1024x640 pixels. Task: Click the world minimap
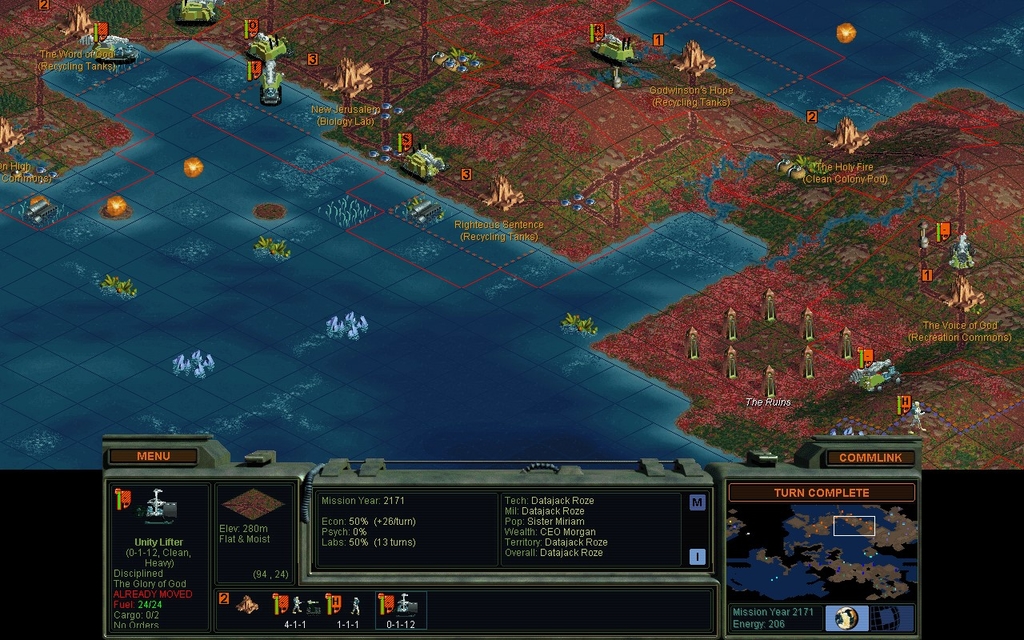819,551
